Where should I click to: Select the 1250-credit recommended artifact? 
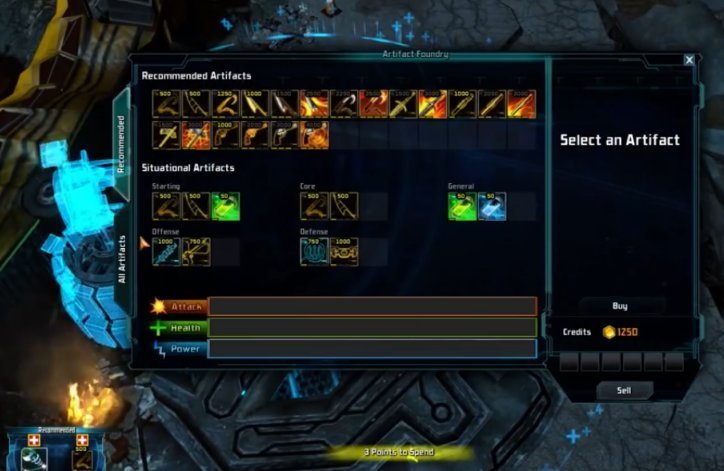pos(225,103)
